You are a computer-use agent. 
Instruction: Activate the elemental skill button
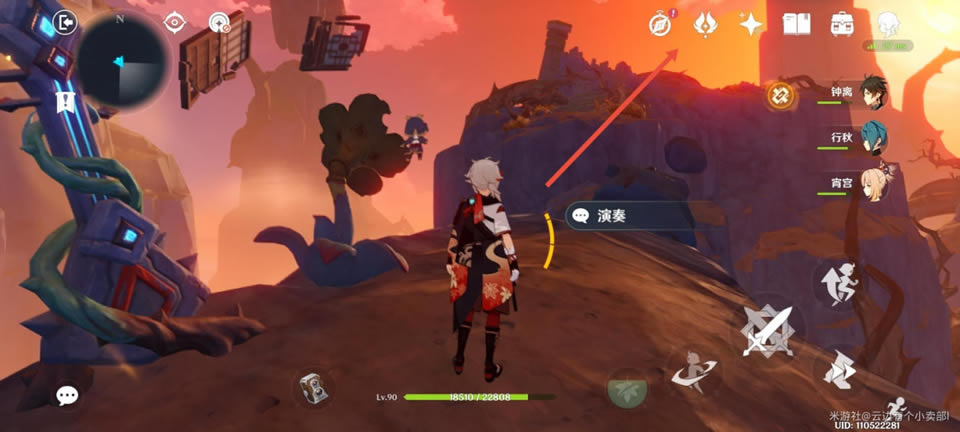(692, 372)
